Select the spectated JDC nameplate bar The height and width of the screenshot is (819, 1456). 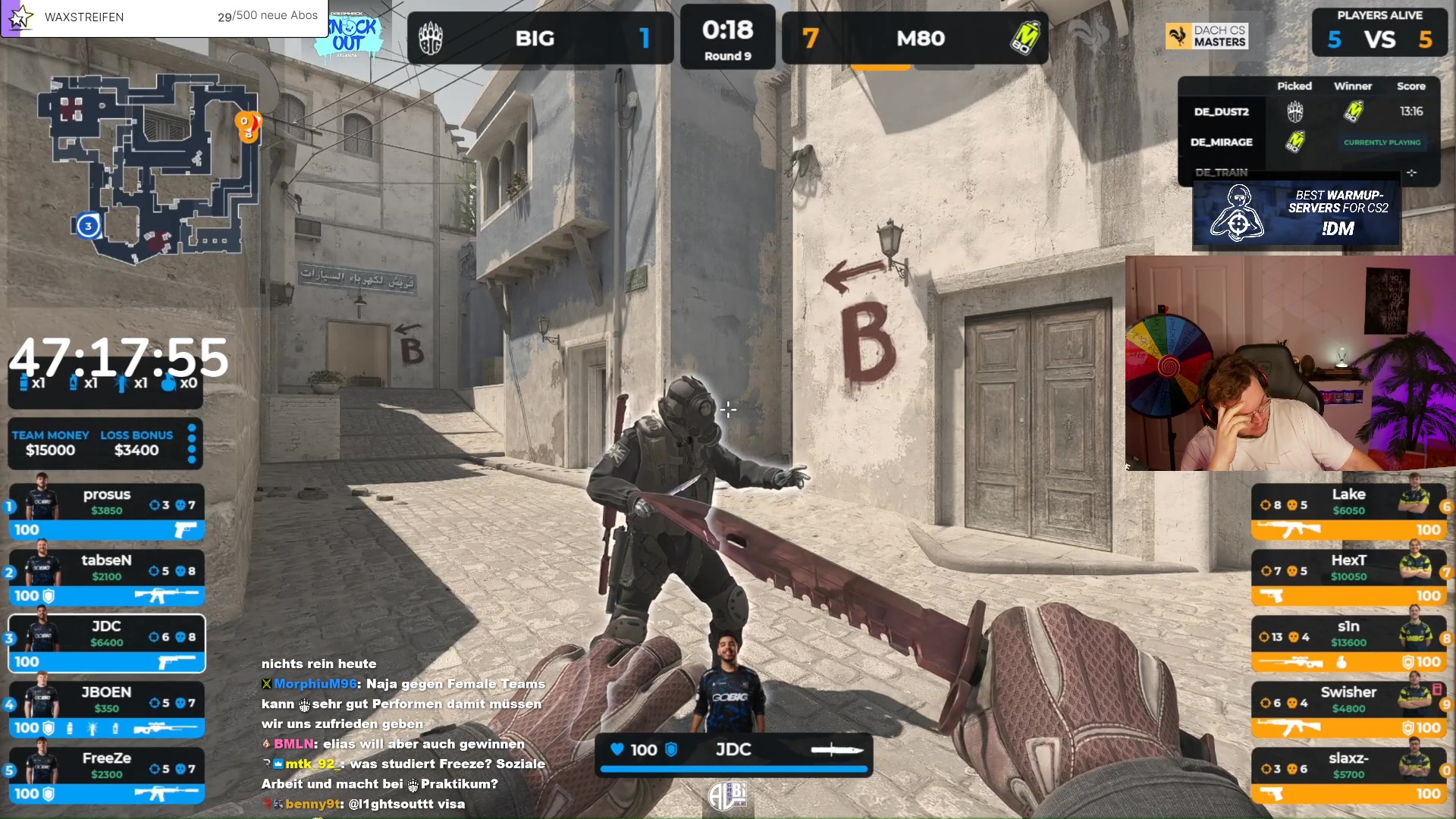pyautogui.click(x=733, y=752)
